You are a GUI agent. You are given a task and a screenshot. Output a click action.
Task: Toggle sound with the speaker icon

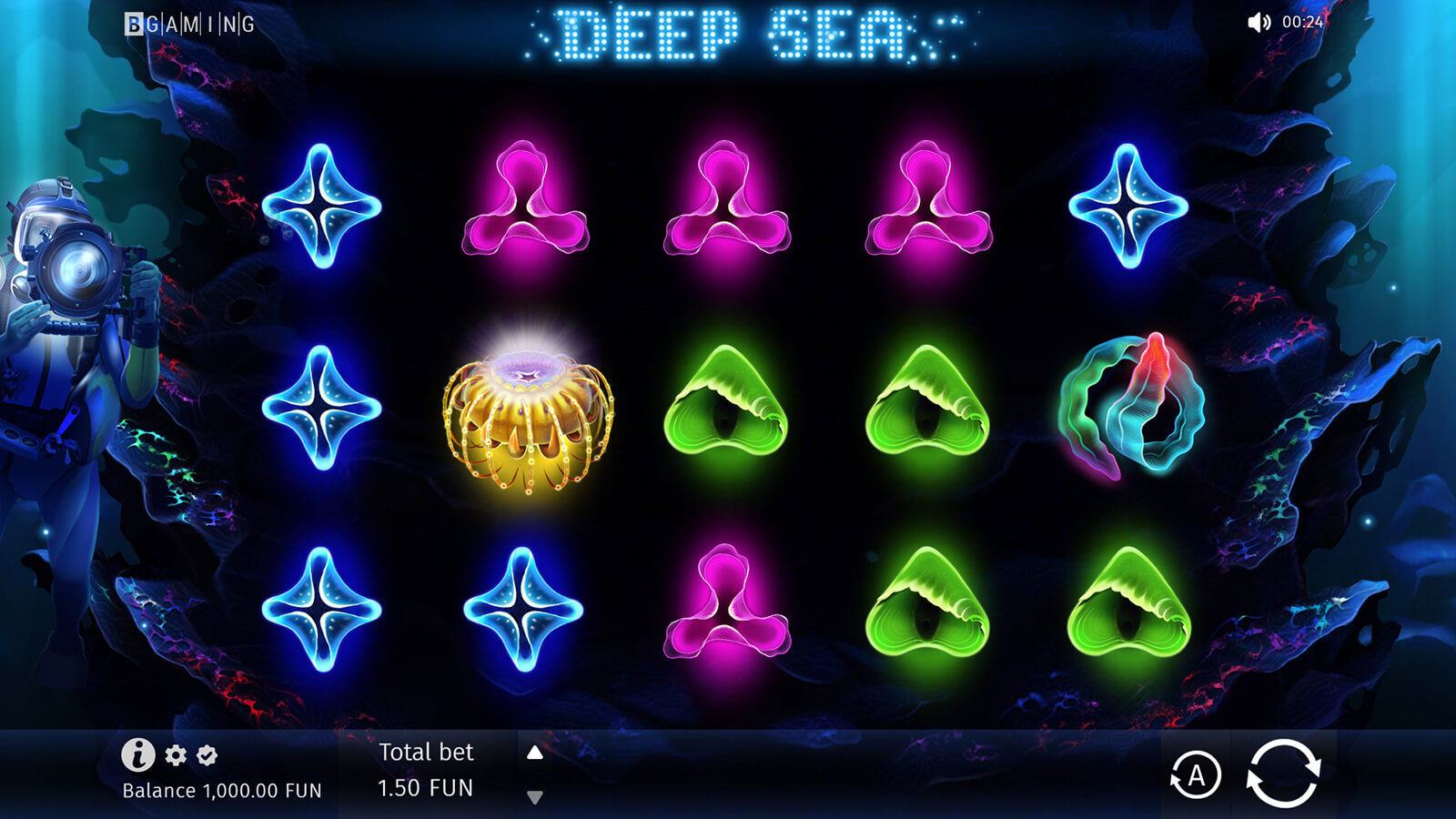1259,22
